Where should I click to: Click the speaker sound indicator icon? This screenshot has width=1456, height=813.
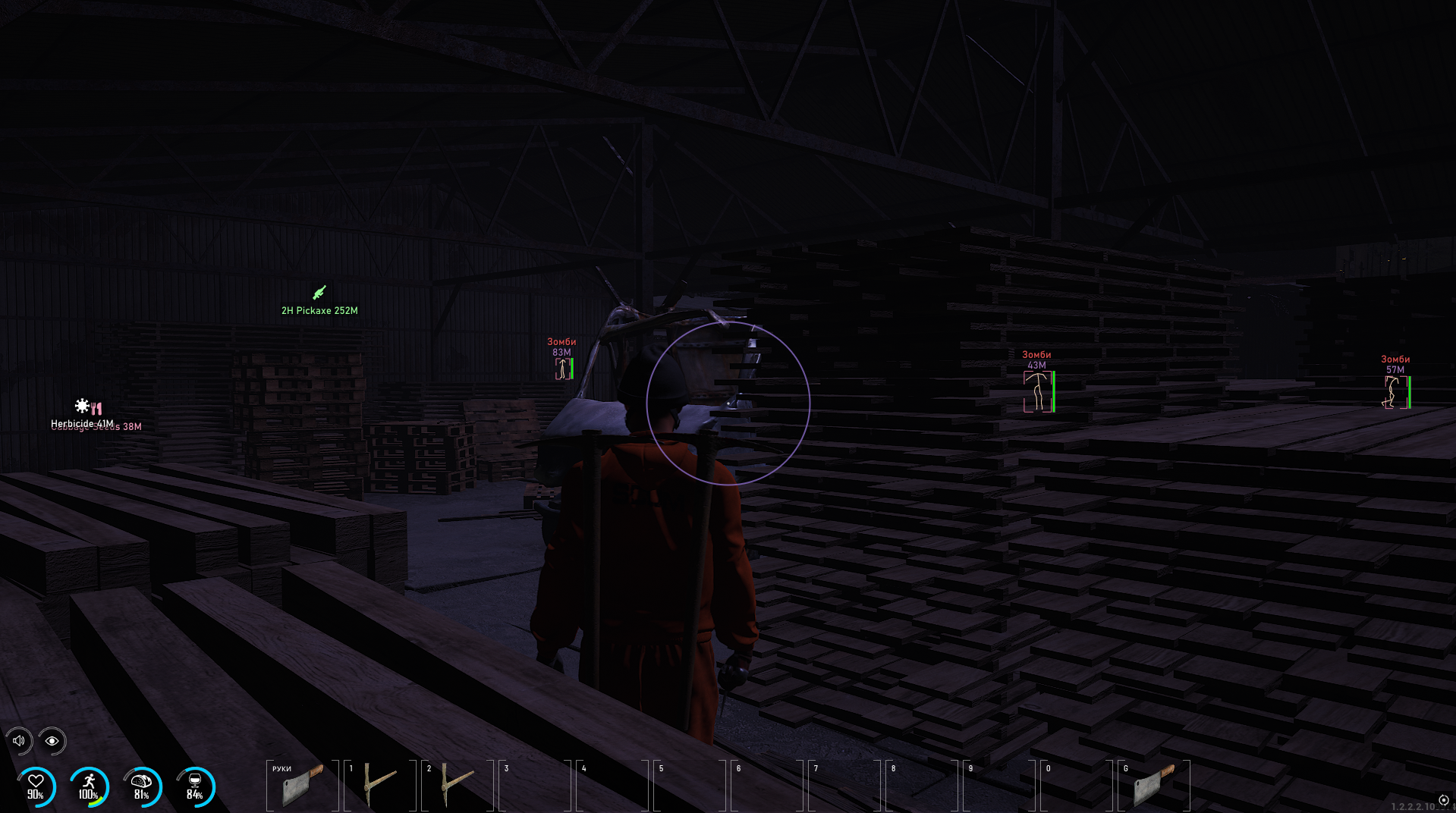coord(19,741)
